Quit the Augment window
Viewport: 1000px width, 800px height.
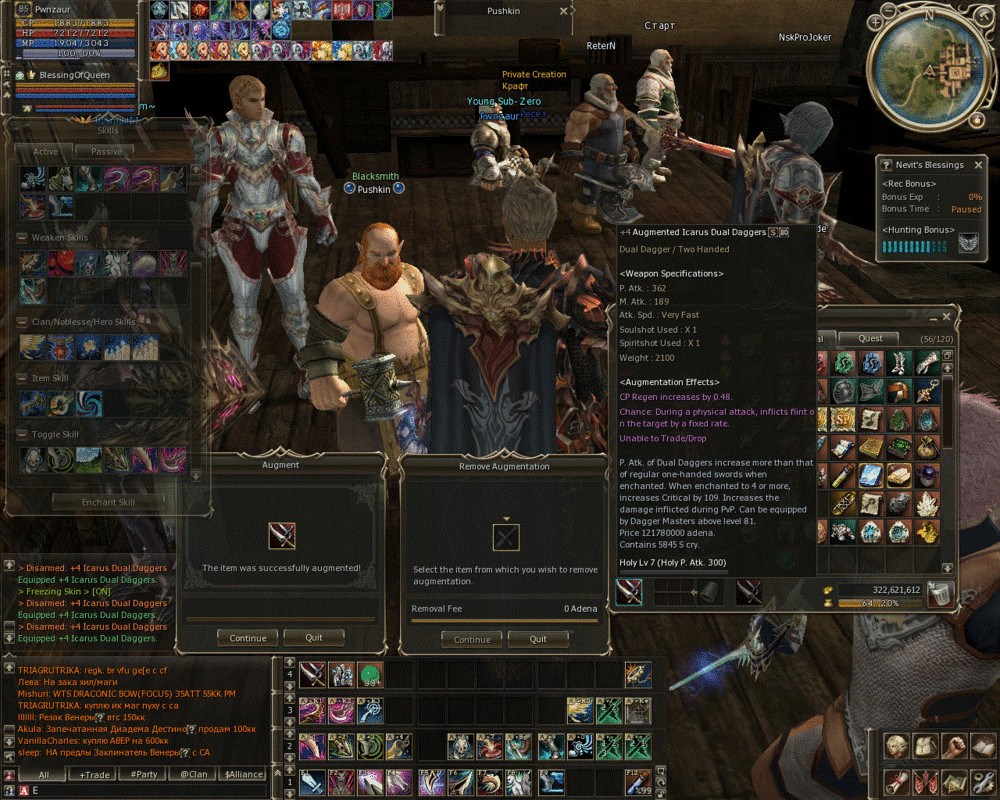point(313,638)
